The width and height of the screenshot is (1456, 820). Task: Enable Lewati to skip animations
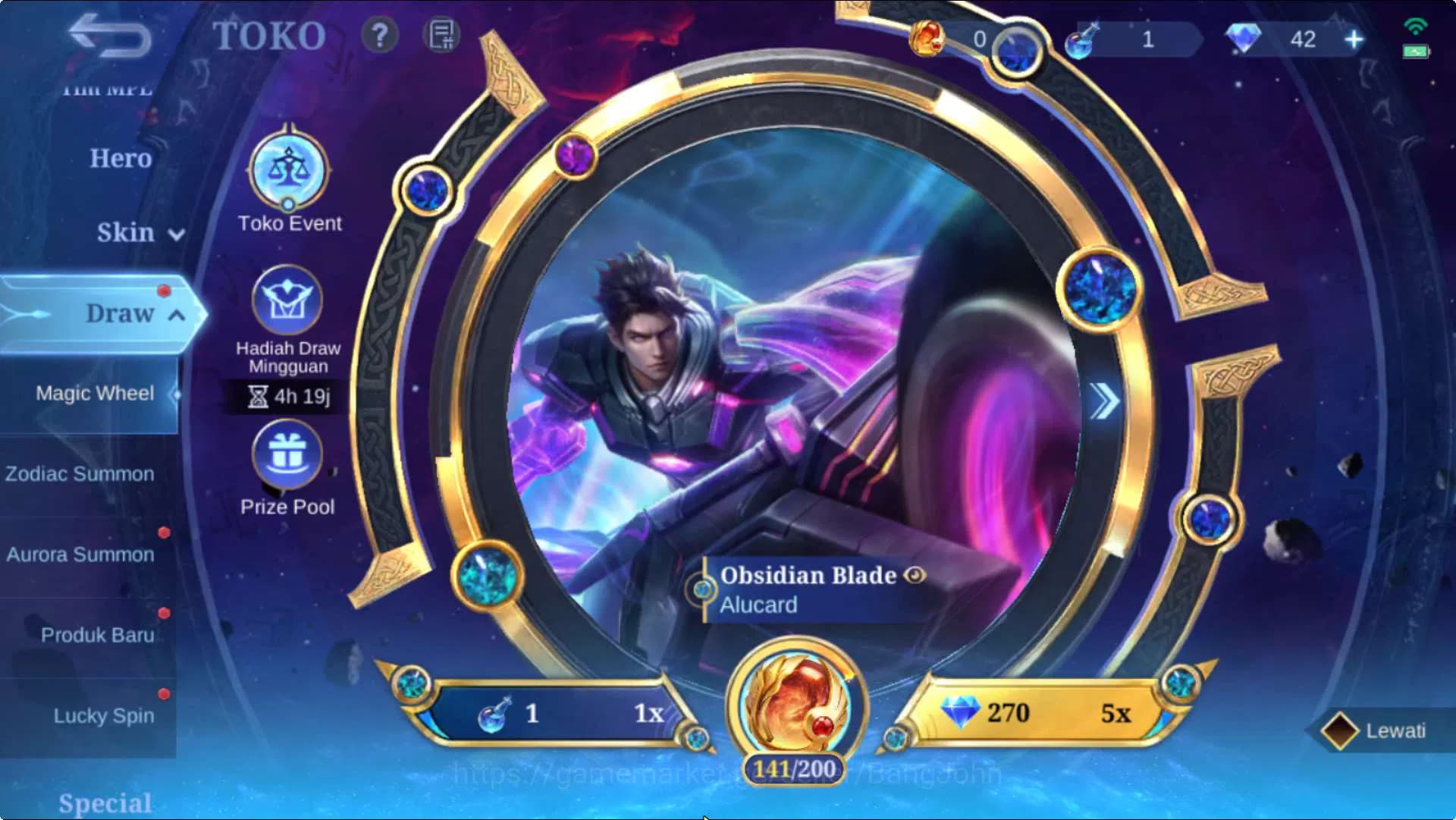click(x=1378, y=729)
